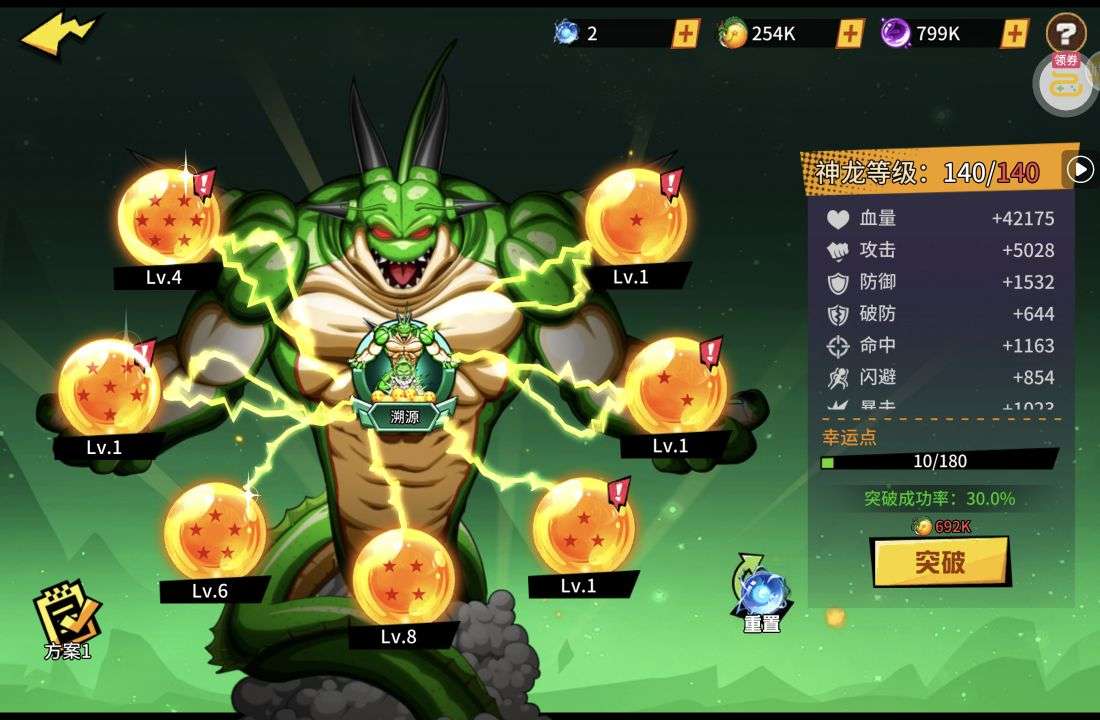Add more blue orb currency

coord(685,33)
